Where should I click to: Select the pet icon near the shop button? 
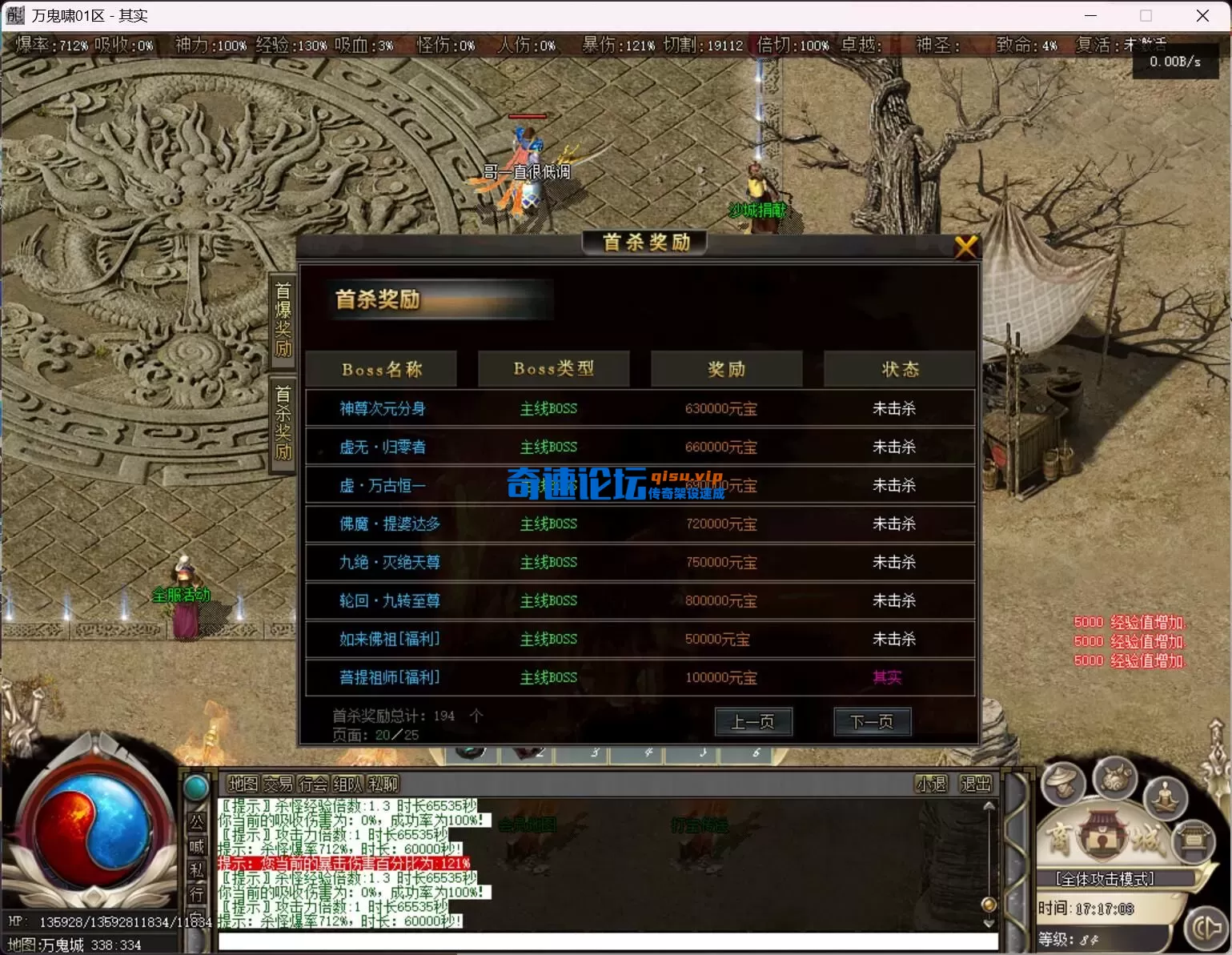pos(1114,783)
